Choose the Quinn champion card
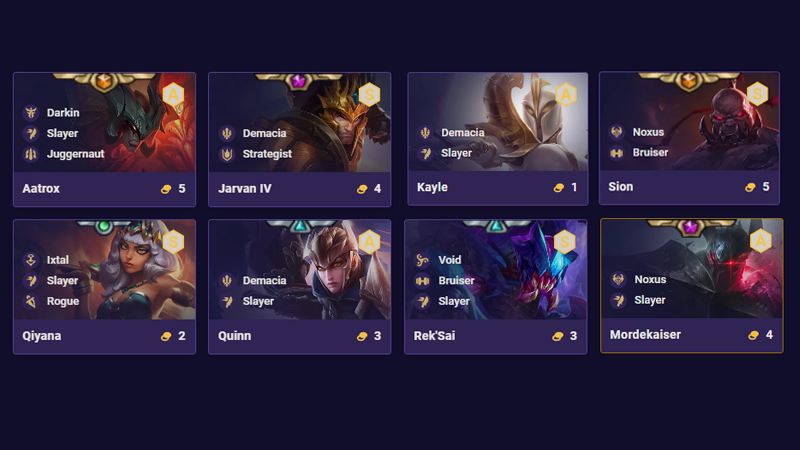Viewport: 800px width, 450px height. [300, 286]
